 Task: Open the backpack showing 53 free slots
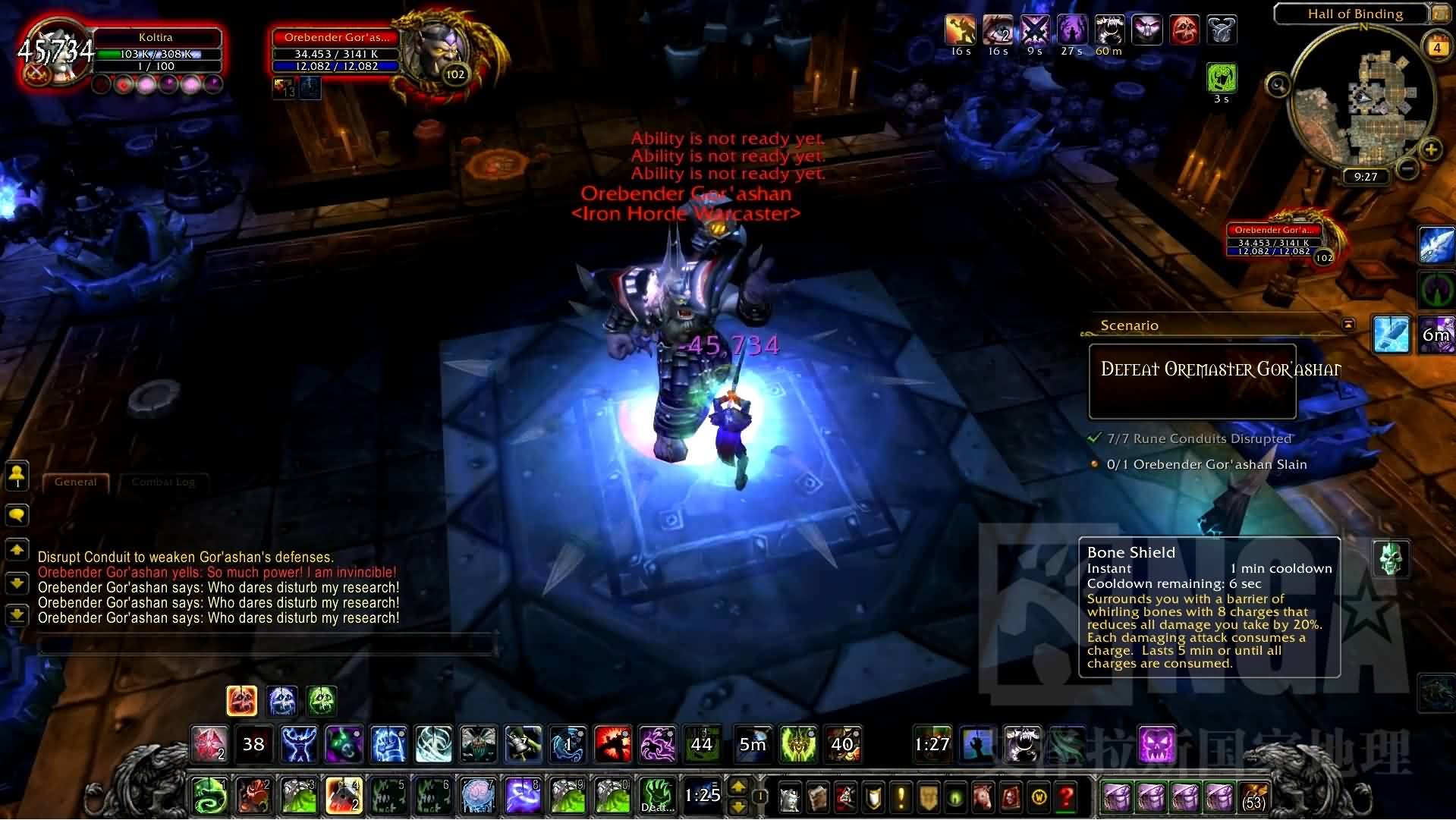[1253, 797]
